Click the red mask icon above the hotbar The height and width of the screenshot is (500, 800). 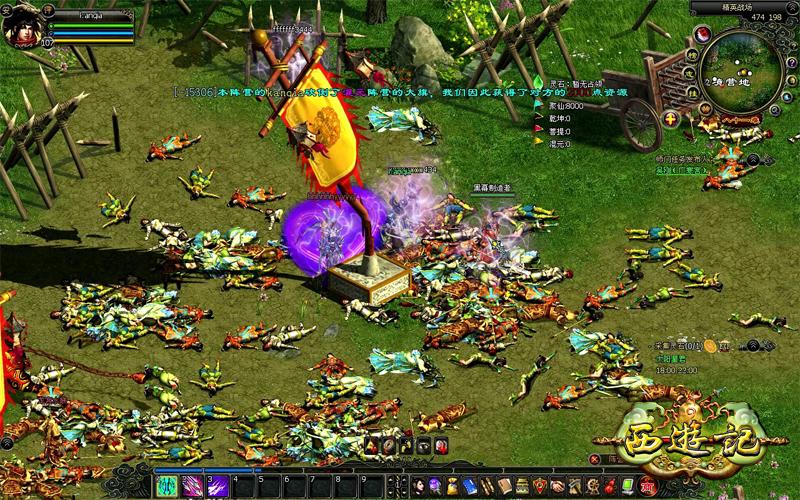click(441, 446)
